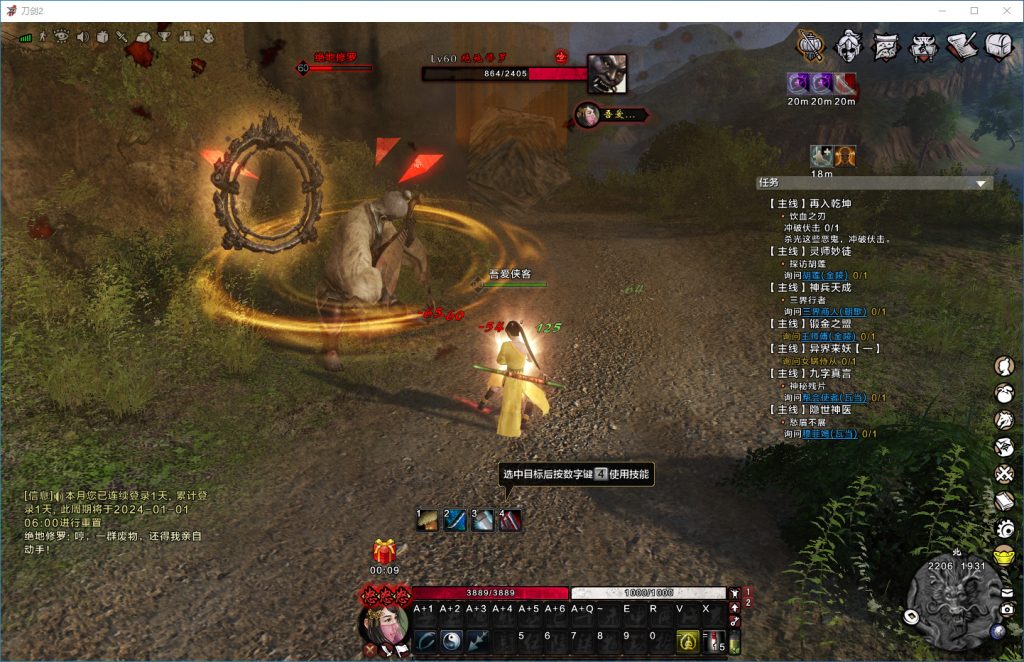Image resolution: width=1024 pixels, height=662 pixels.
Task: Open the quill and paper journal icon
Action: tap(961, 45)
